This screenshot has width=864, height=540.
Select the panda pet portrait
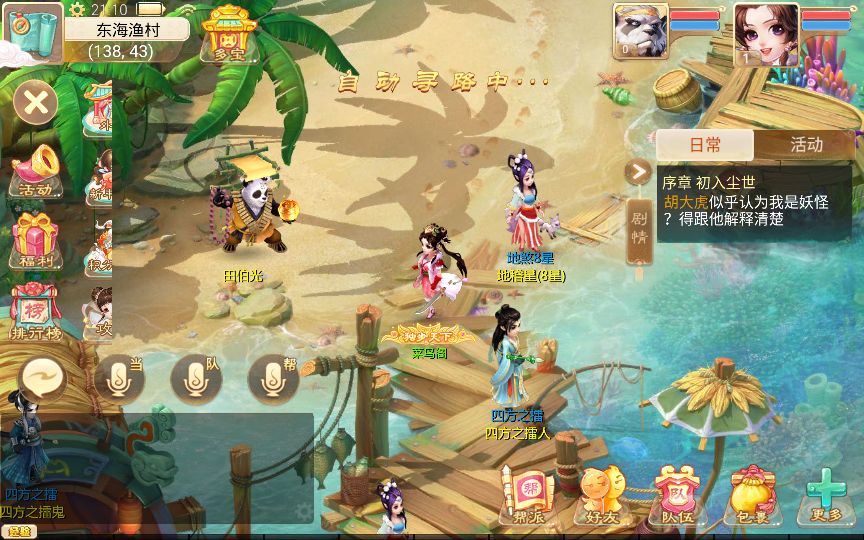point(640,32)
